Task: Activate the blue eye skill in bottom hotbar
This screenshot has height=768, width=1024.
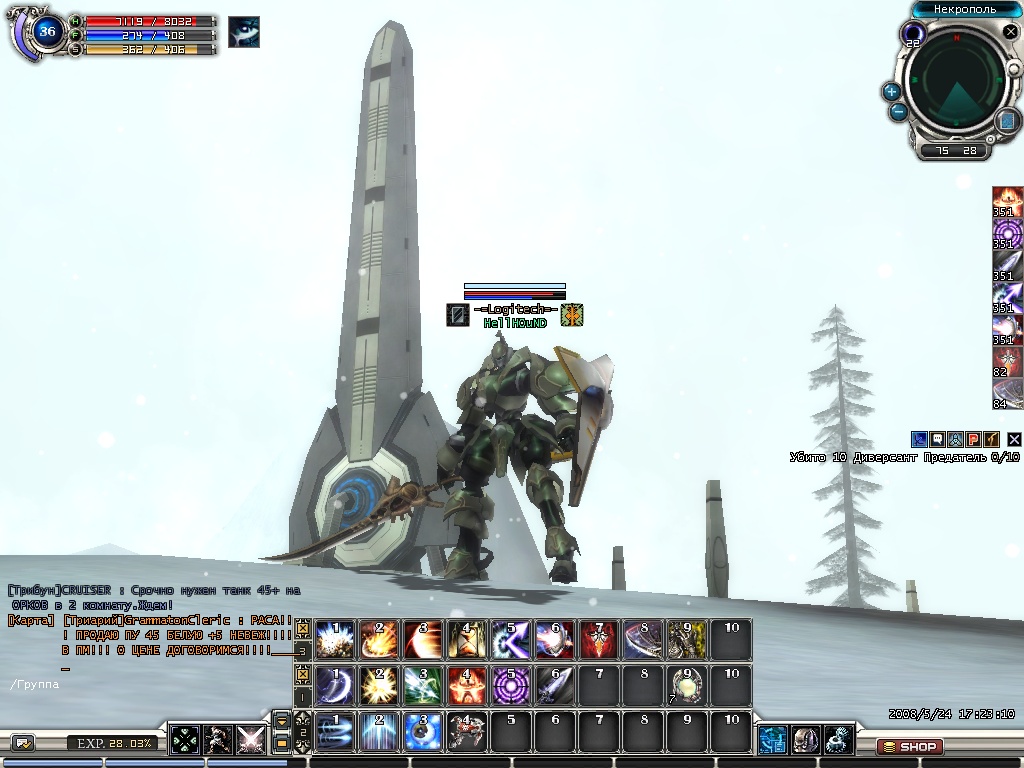Action: click(423, 732)
